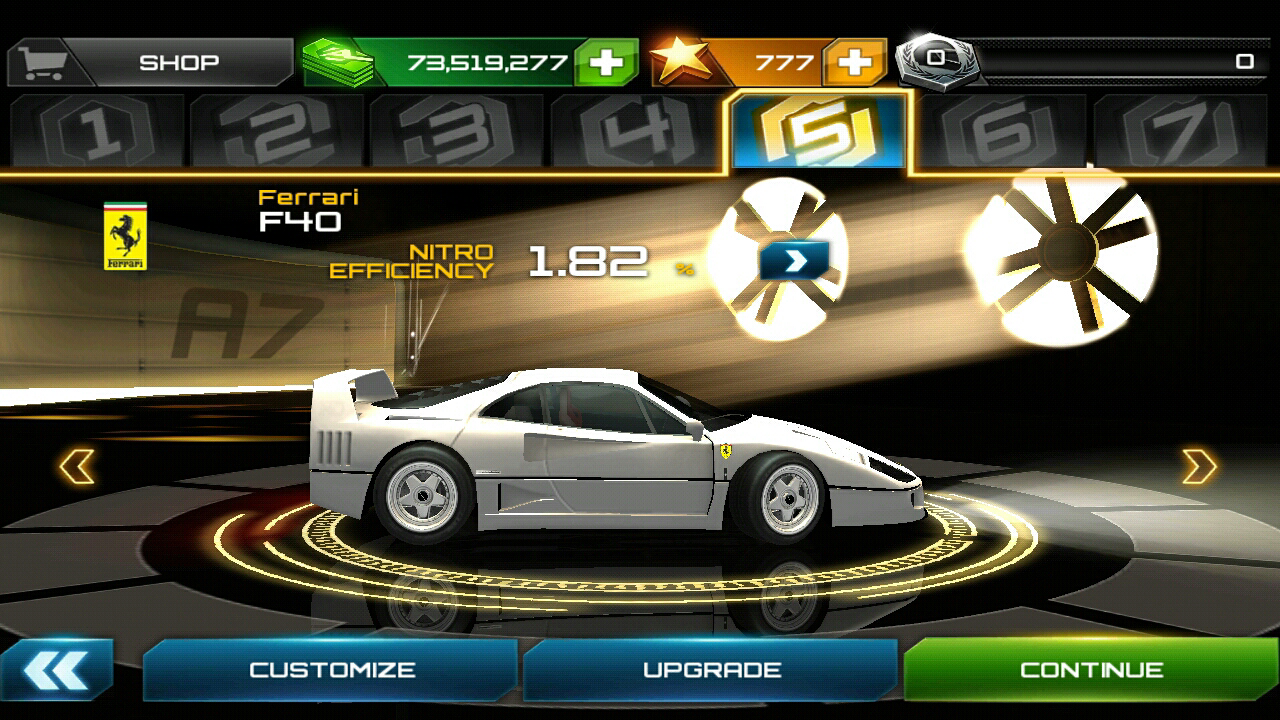The height and width of the screenshot is (720, 1280).
Task: Upgrade the Ferrari F40
Action: pos(711,670)
